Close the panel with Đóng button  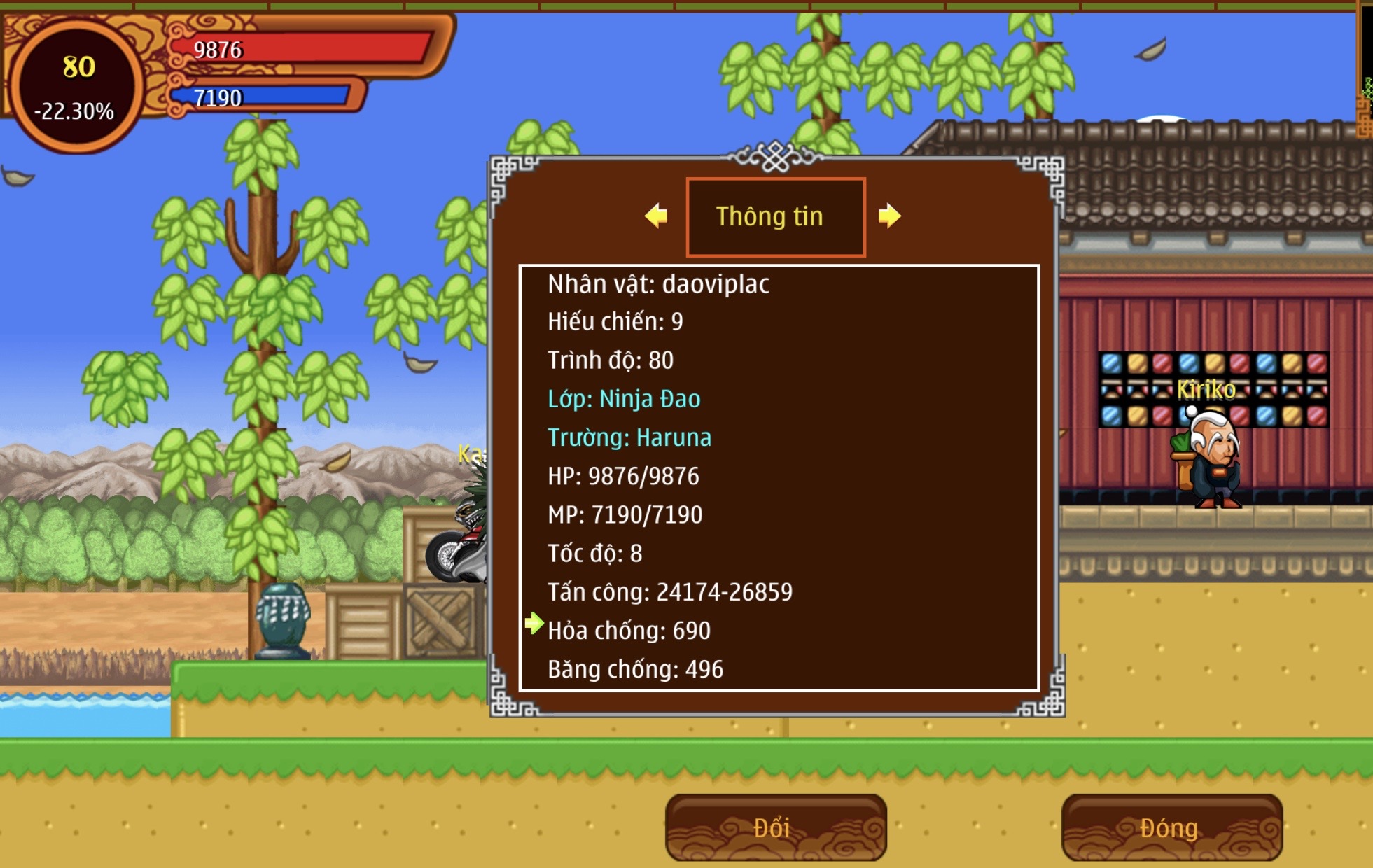(1171, 827)
